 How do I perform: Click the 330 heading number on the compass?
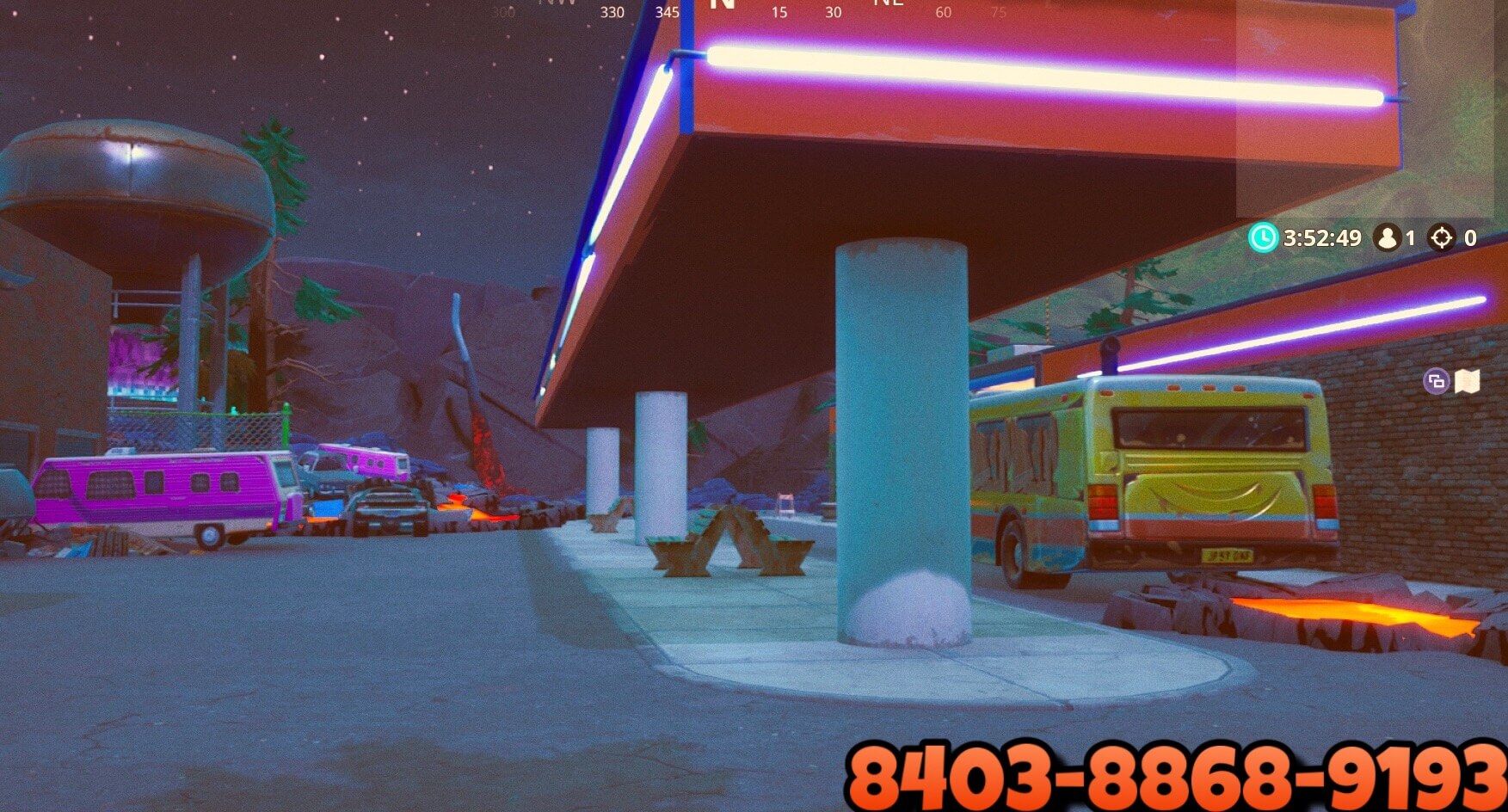(x=611, y=12)
